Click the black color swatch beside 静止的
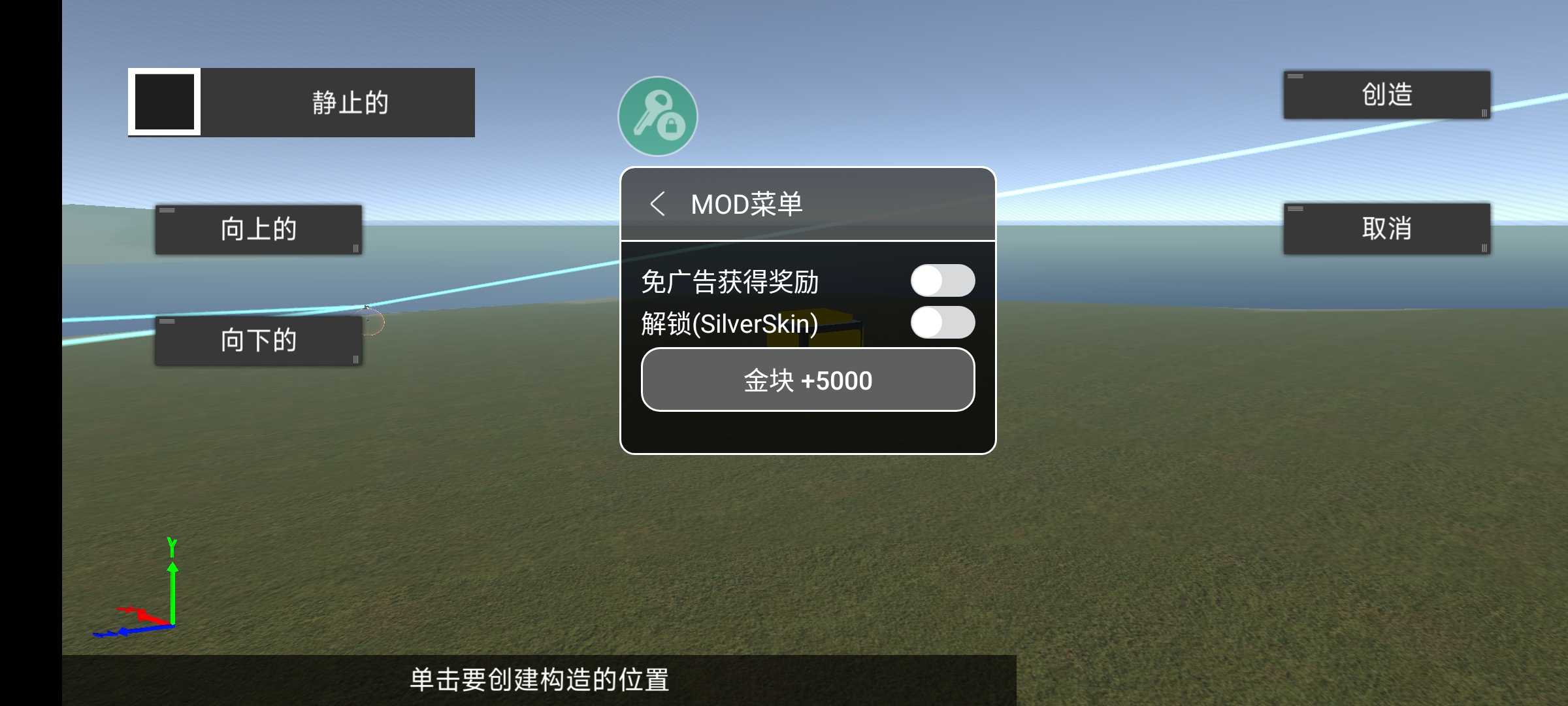The image size is (1568, 706). point(163,102)
